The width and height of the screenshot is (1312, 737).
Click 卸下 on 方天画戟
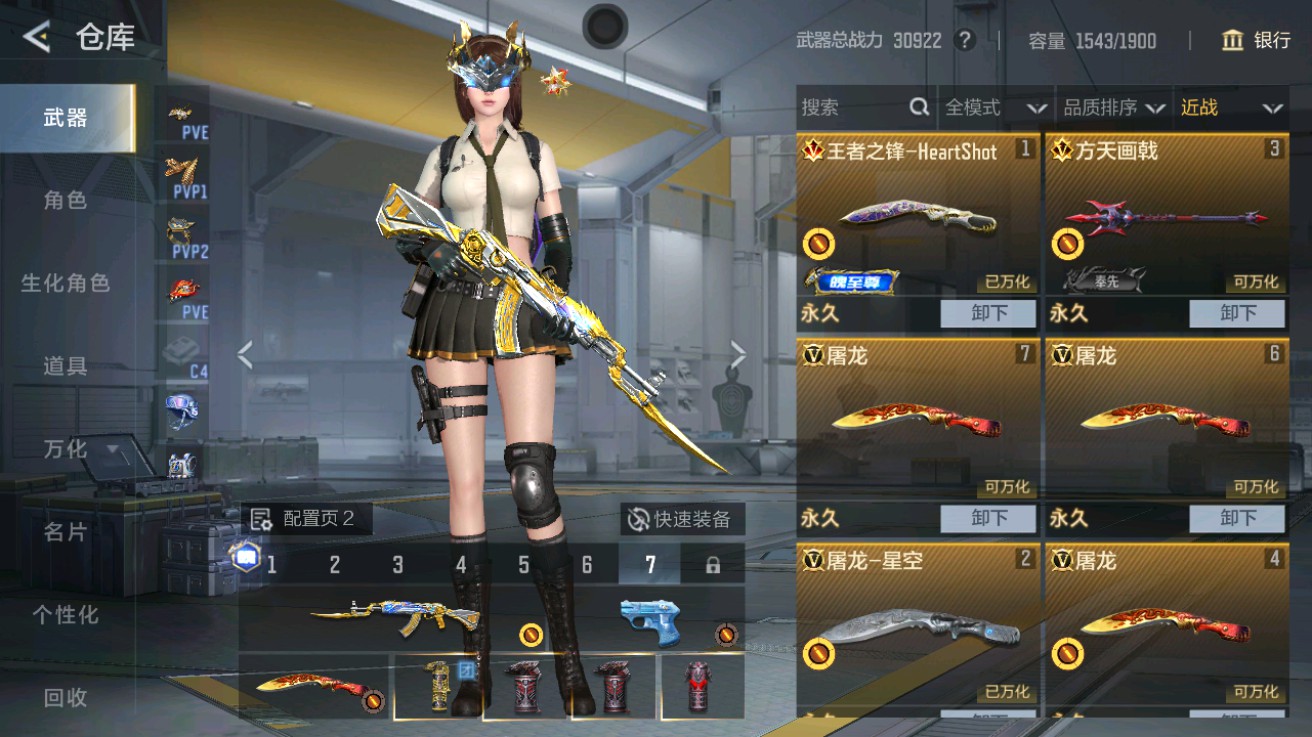(1237, 313)
